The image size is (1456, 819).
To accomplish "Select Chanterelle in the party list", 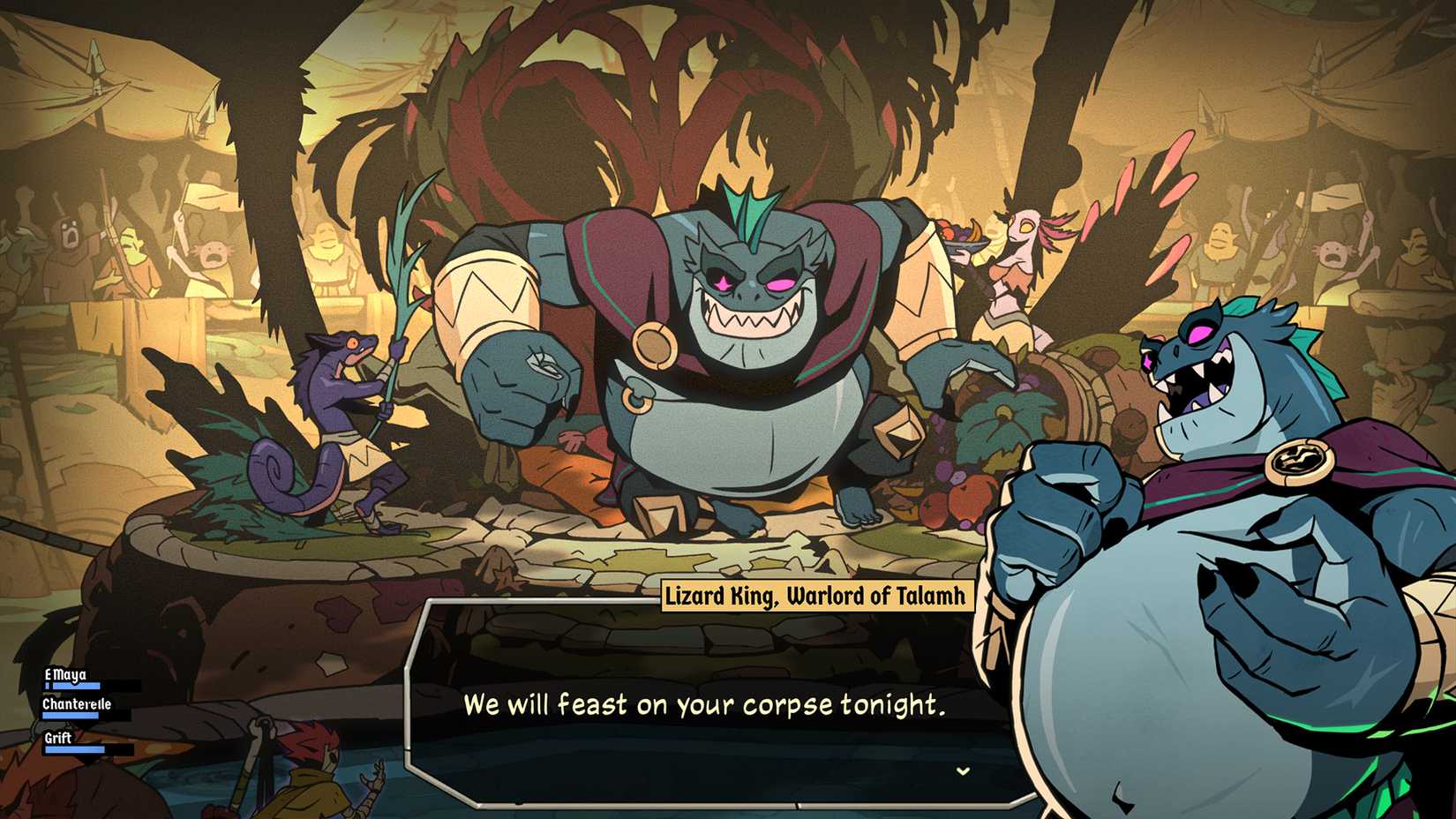I will pos(75,704).
